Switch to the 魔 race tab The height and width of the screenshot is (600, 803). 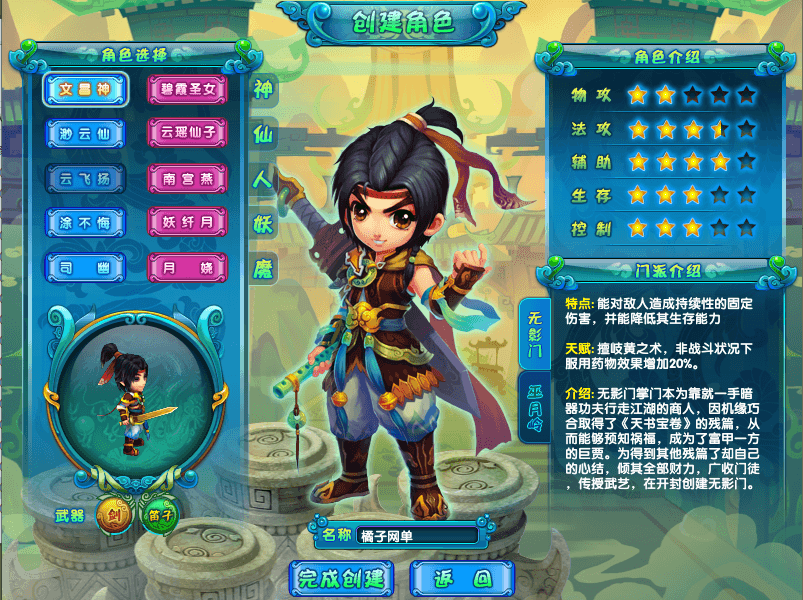pos(263,268)
